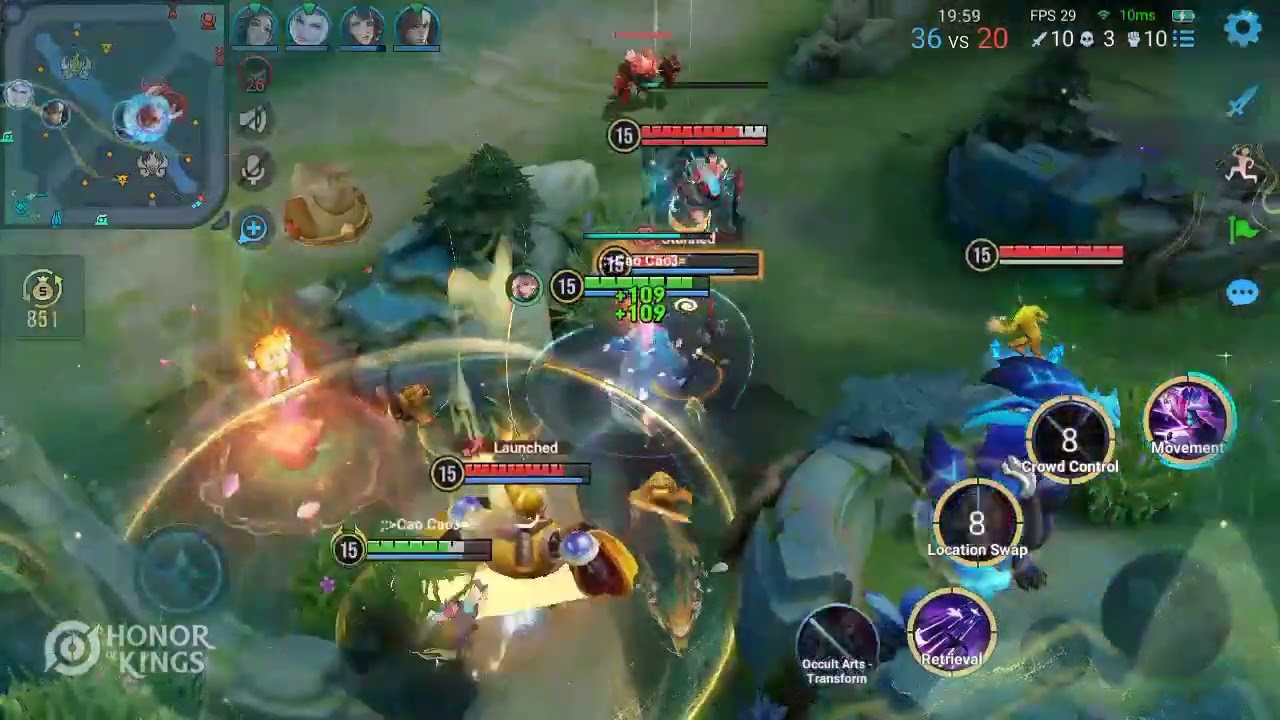The height and width of the screenshot is (720, 1280).
Task: Trigger the Location Swap skill
Action: tap(977, 524)
